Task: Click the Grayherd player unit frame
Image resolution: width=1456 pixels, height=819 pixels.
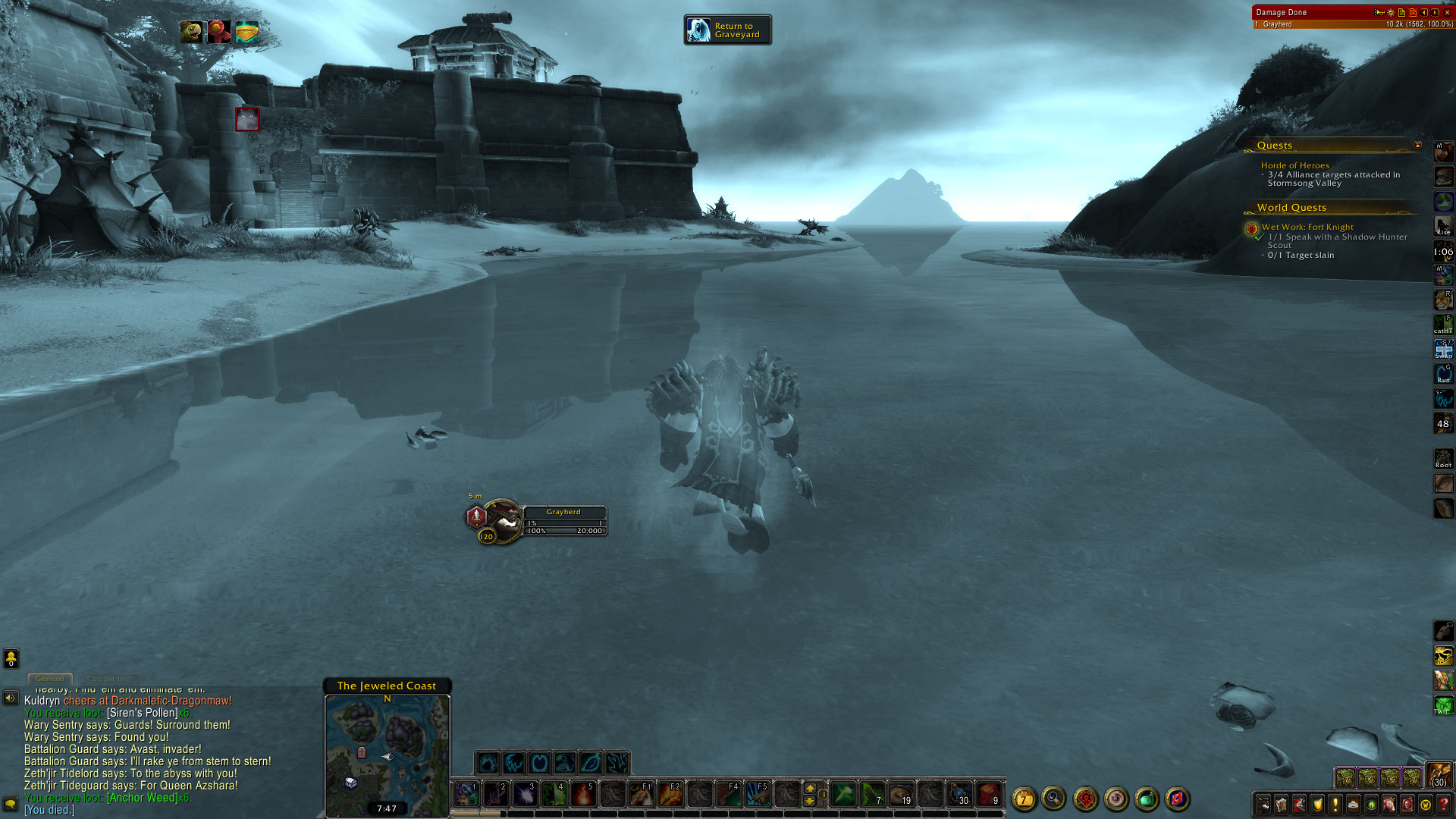Action: pyautogui.click(x=563, y=520)
